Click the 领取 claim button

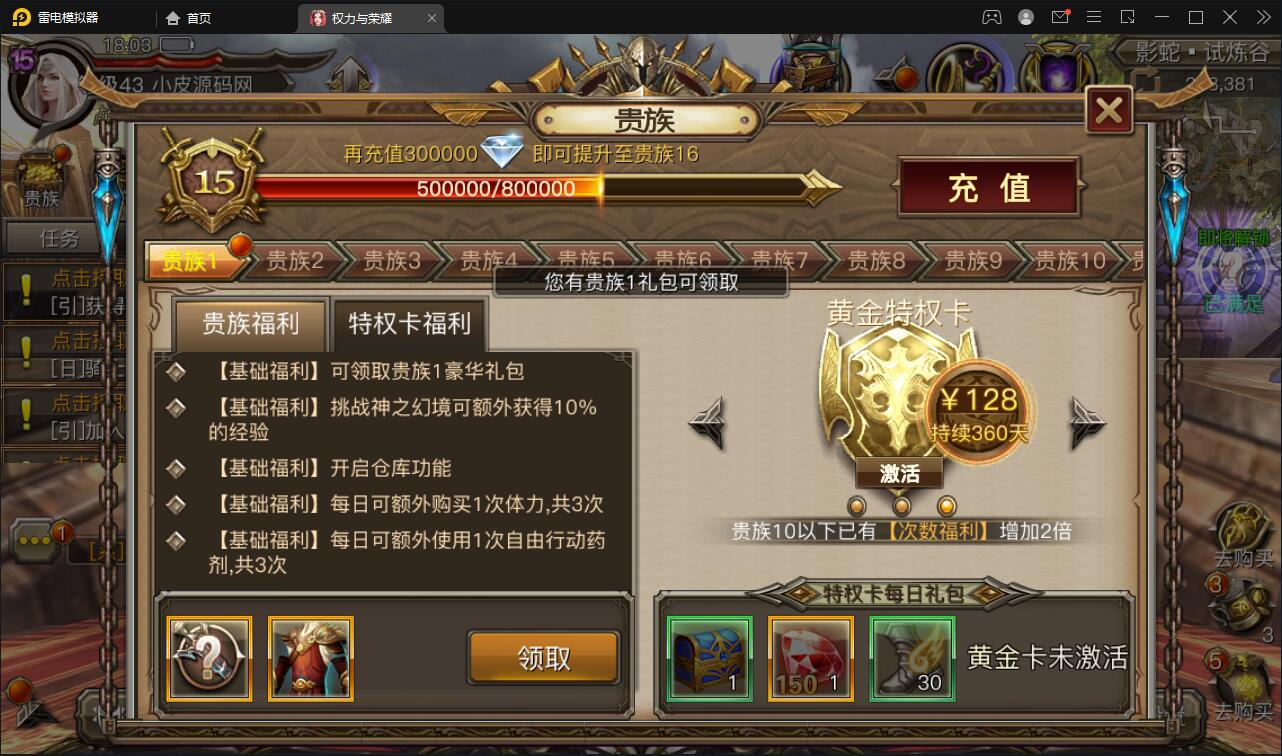click(544, 658)
